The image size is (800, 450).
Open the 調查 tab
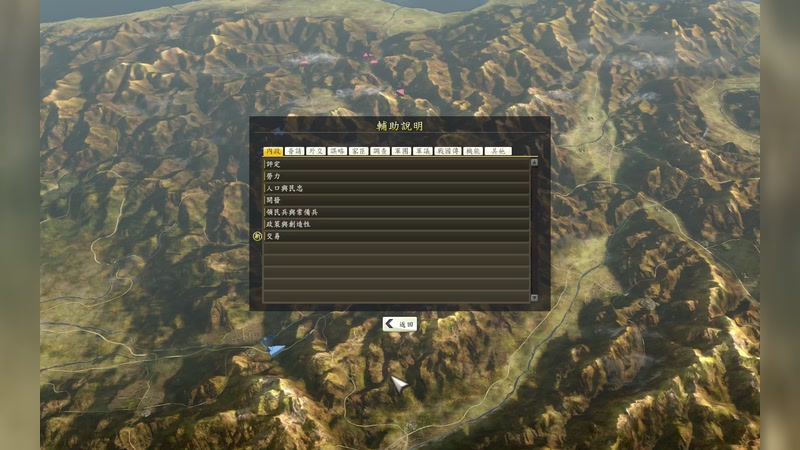tap(380, 151)
